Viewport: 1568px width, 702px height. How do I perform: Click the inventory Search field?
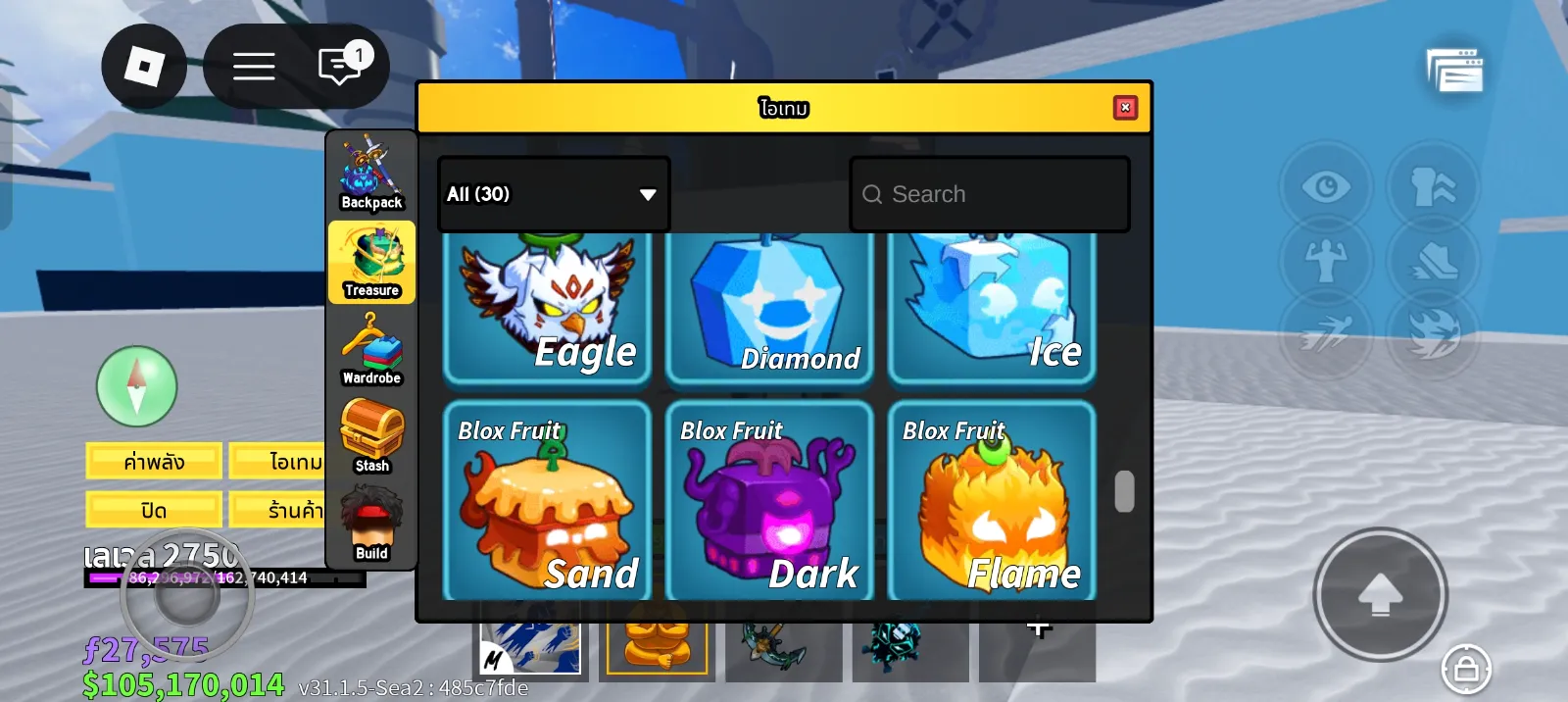990,194
